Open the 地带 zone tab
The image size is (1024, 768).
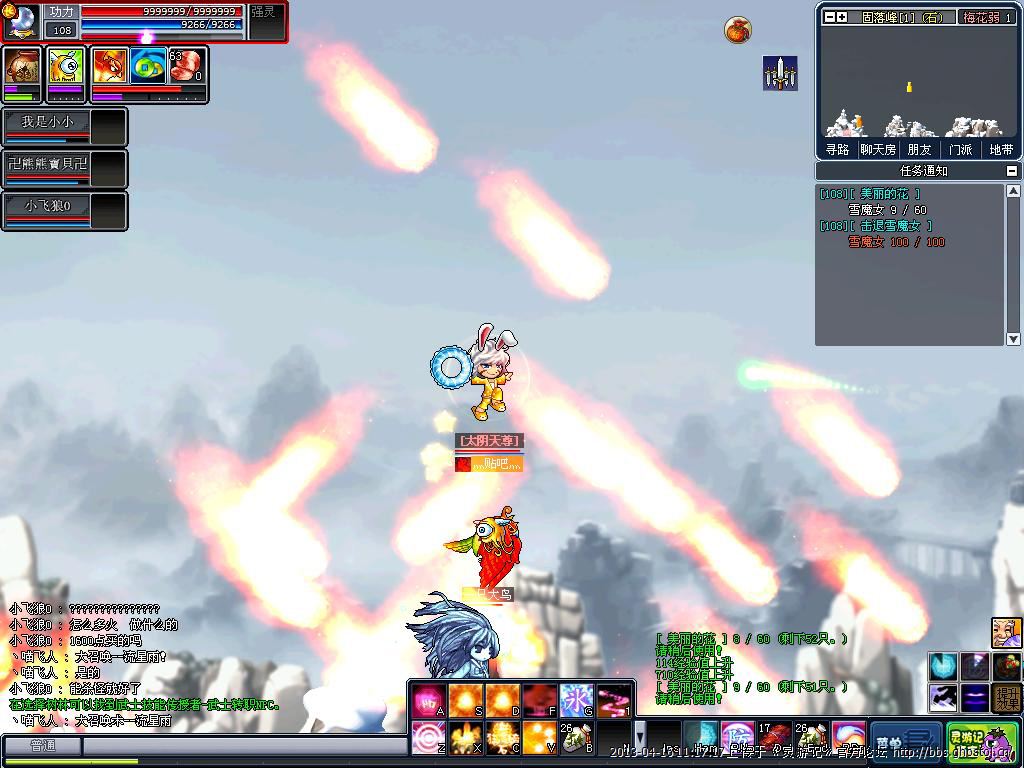coord(1000,149)
